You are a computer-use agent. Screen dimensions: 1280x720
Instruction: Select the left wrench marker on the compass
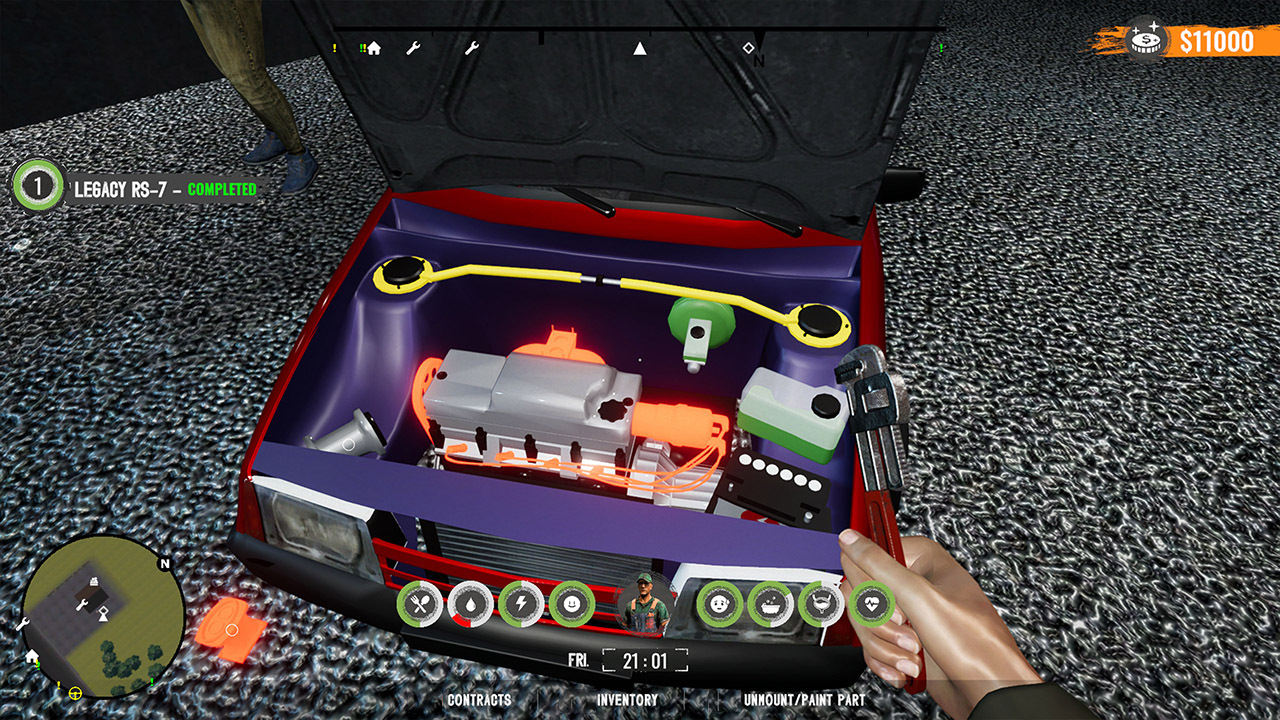[415, 46]
